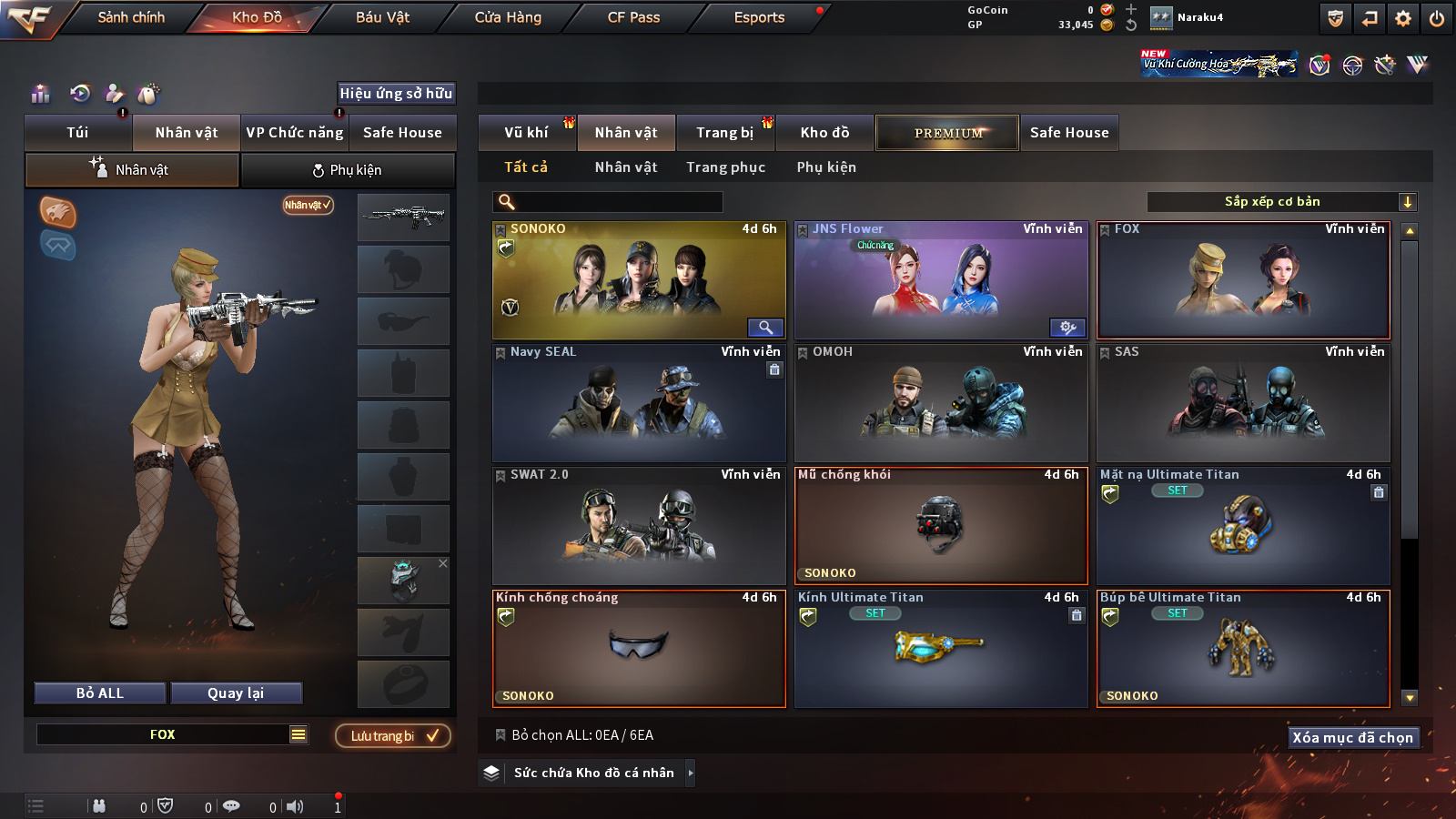Viewport: 1456px width, 819px height.
Task: Choose the JNS Flower character card
Action: point(941,280)
